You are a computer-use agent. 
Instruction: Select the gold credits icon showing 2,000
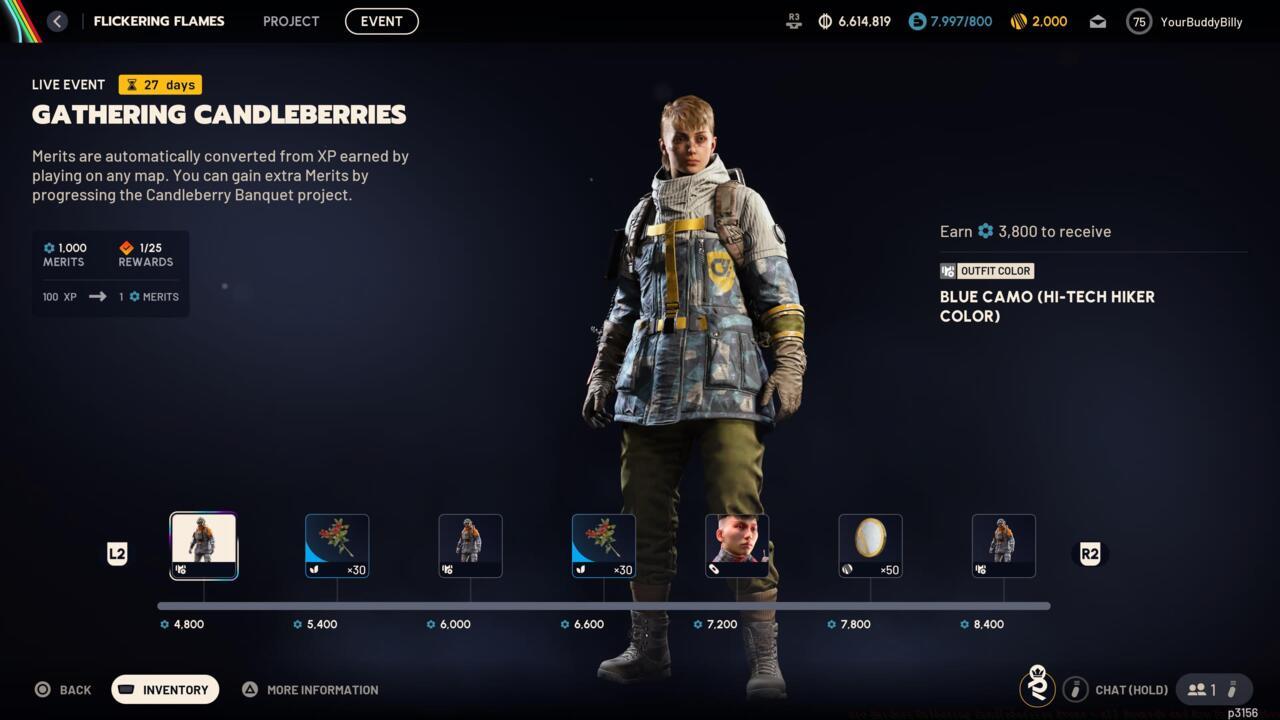tap(1018, 21)
